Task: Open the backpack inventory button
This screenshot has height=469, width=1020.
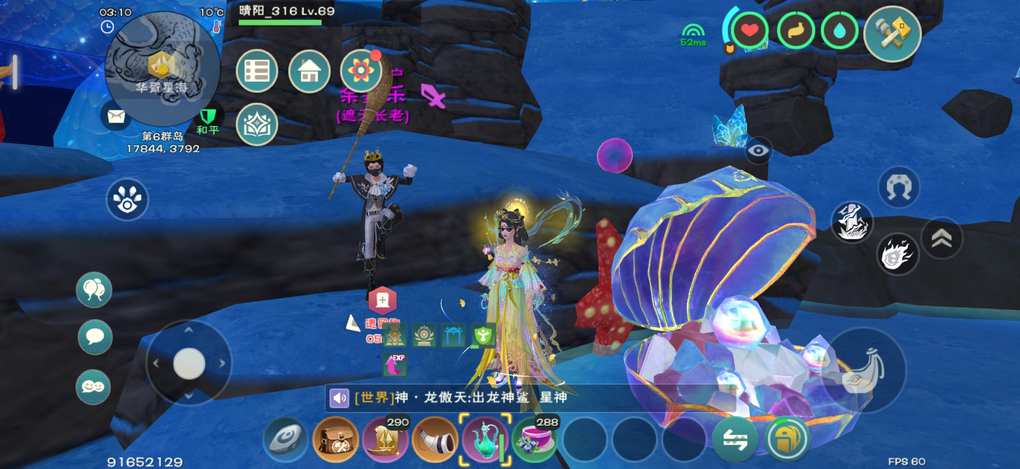Action: (787, 440)
